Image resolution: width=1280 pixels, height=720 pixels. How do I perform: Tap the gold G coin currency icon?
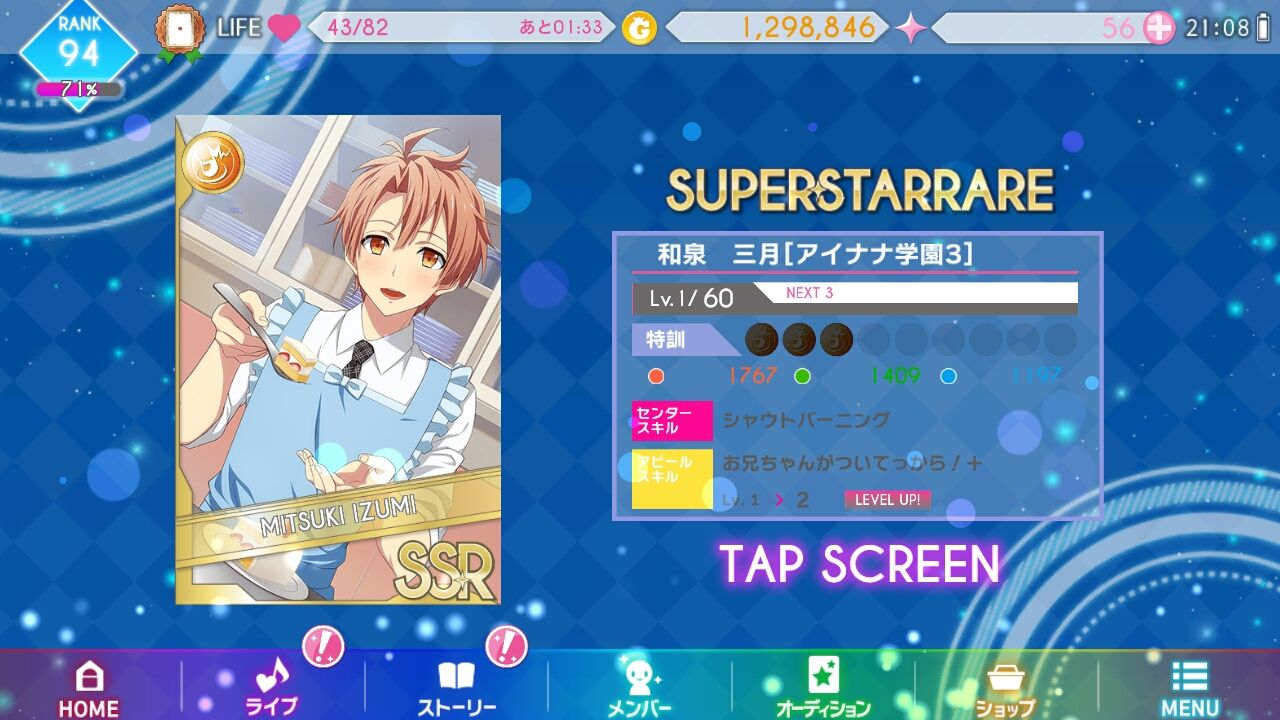pyautogui.click(x=637, y=29)
